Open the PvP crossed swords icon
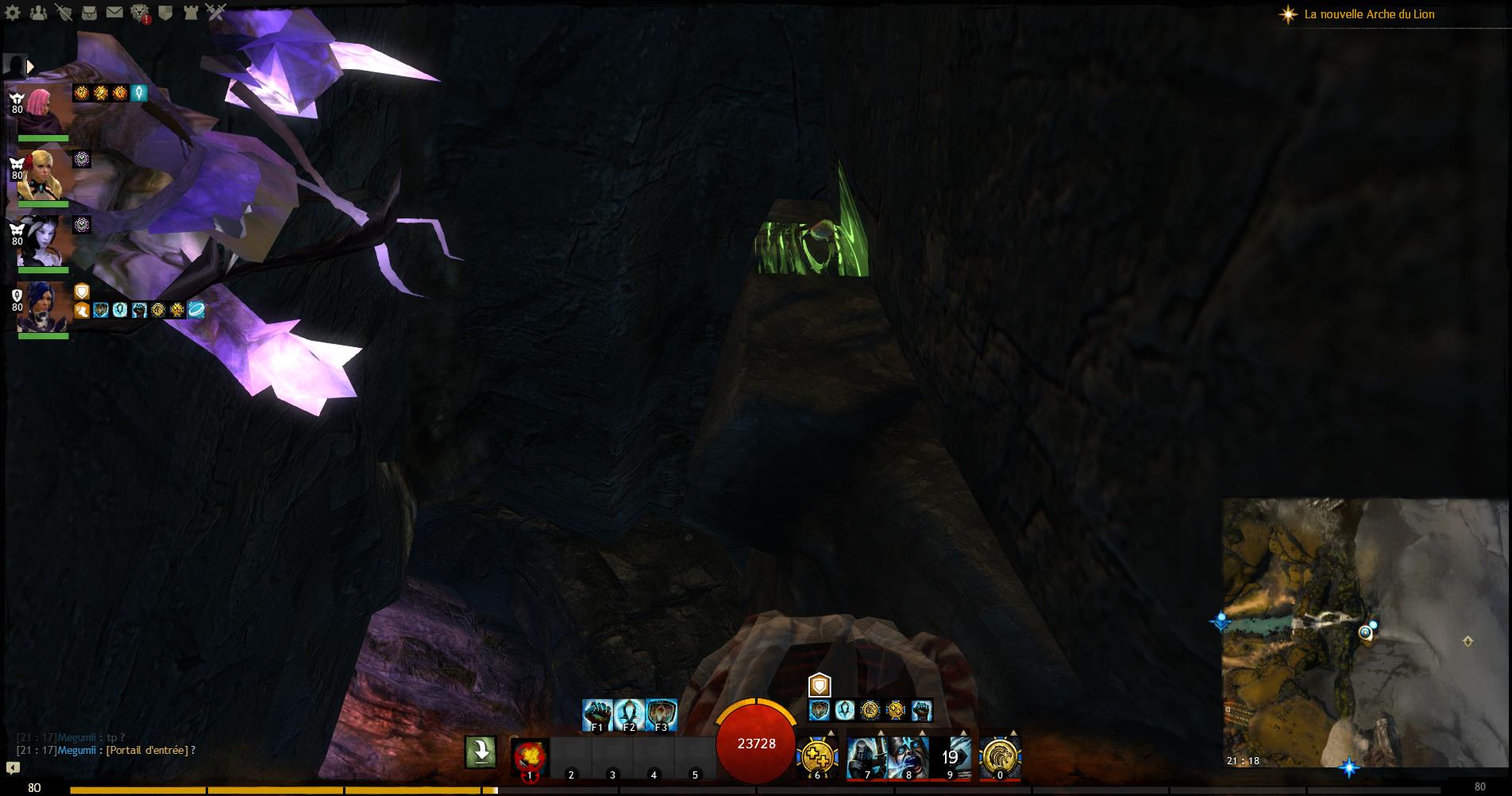Viewport: 1512px width, 796px height. coord(216,12)
